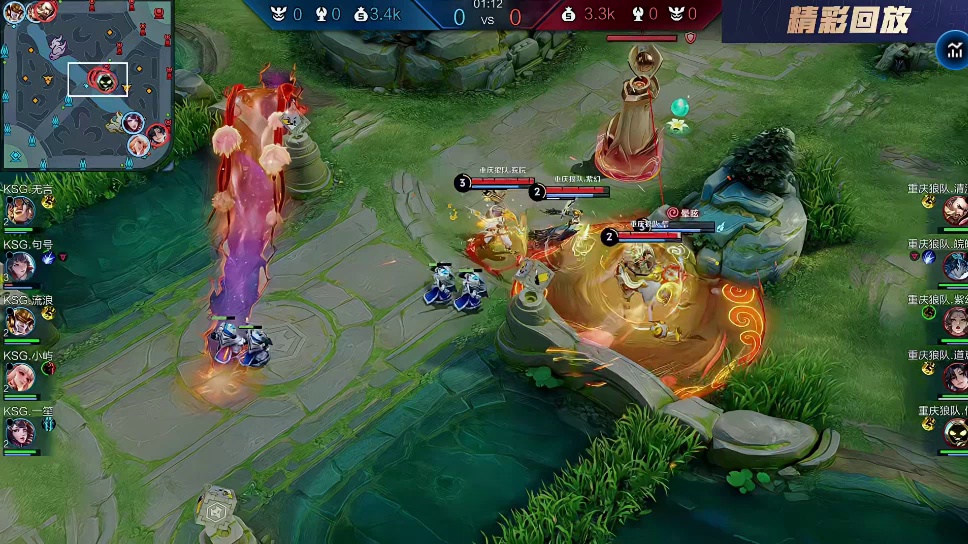Select player KSG.句号's hero portrait

tap(19, 266)
